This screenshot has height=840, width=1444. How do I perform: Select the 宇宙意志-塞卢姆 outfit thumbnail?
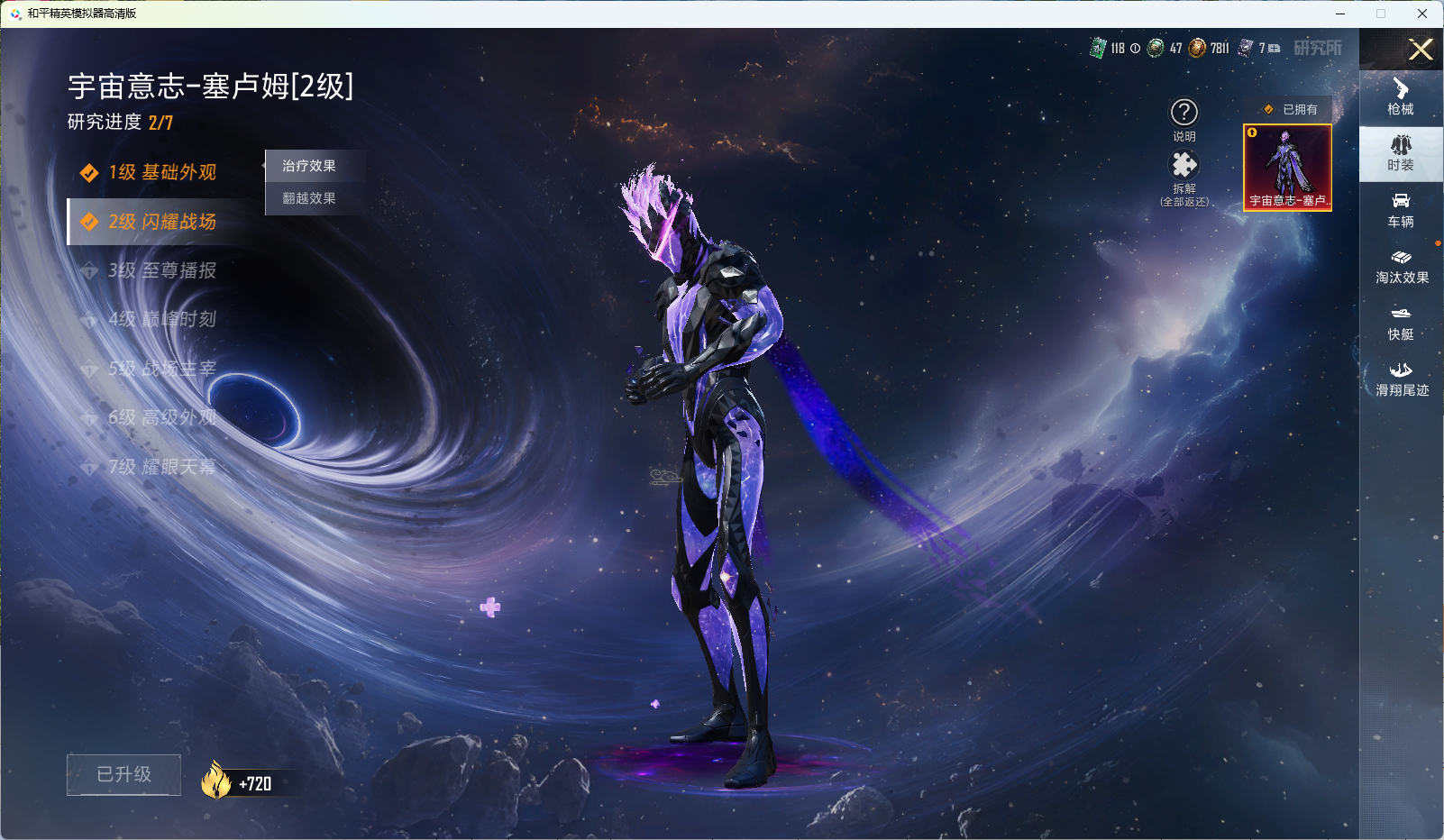[1287, 168]
